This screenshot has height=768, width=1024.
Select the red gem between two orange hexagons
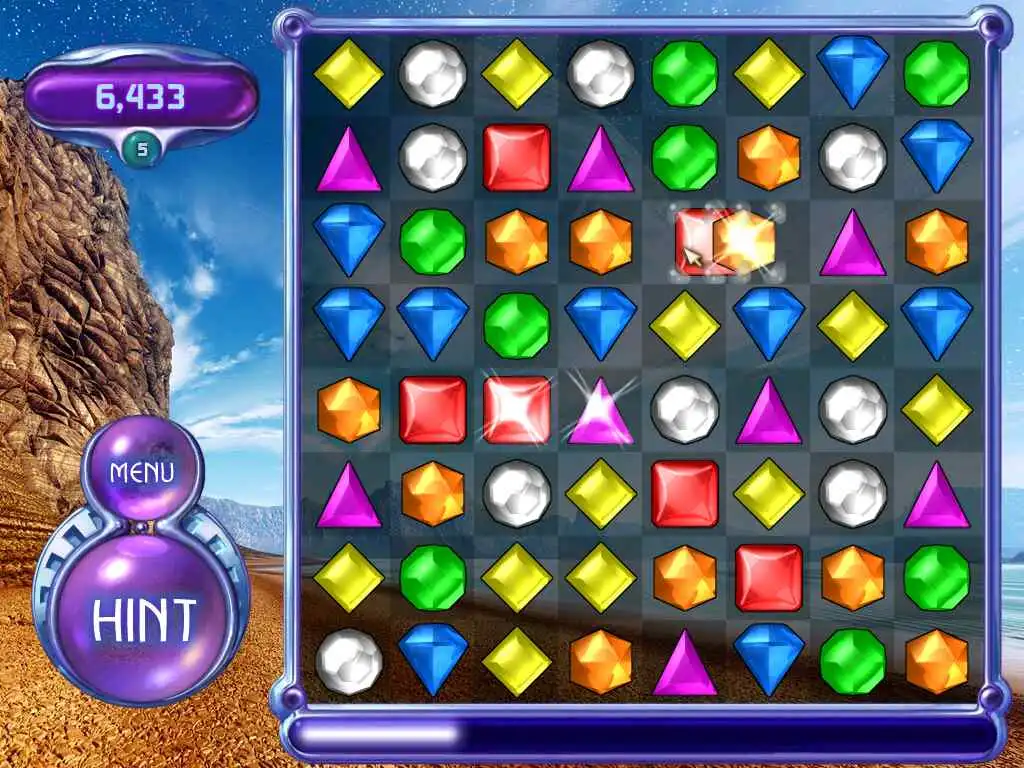coord(769,578)
